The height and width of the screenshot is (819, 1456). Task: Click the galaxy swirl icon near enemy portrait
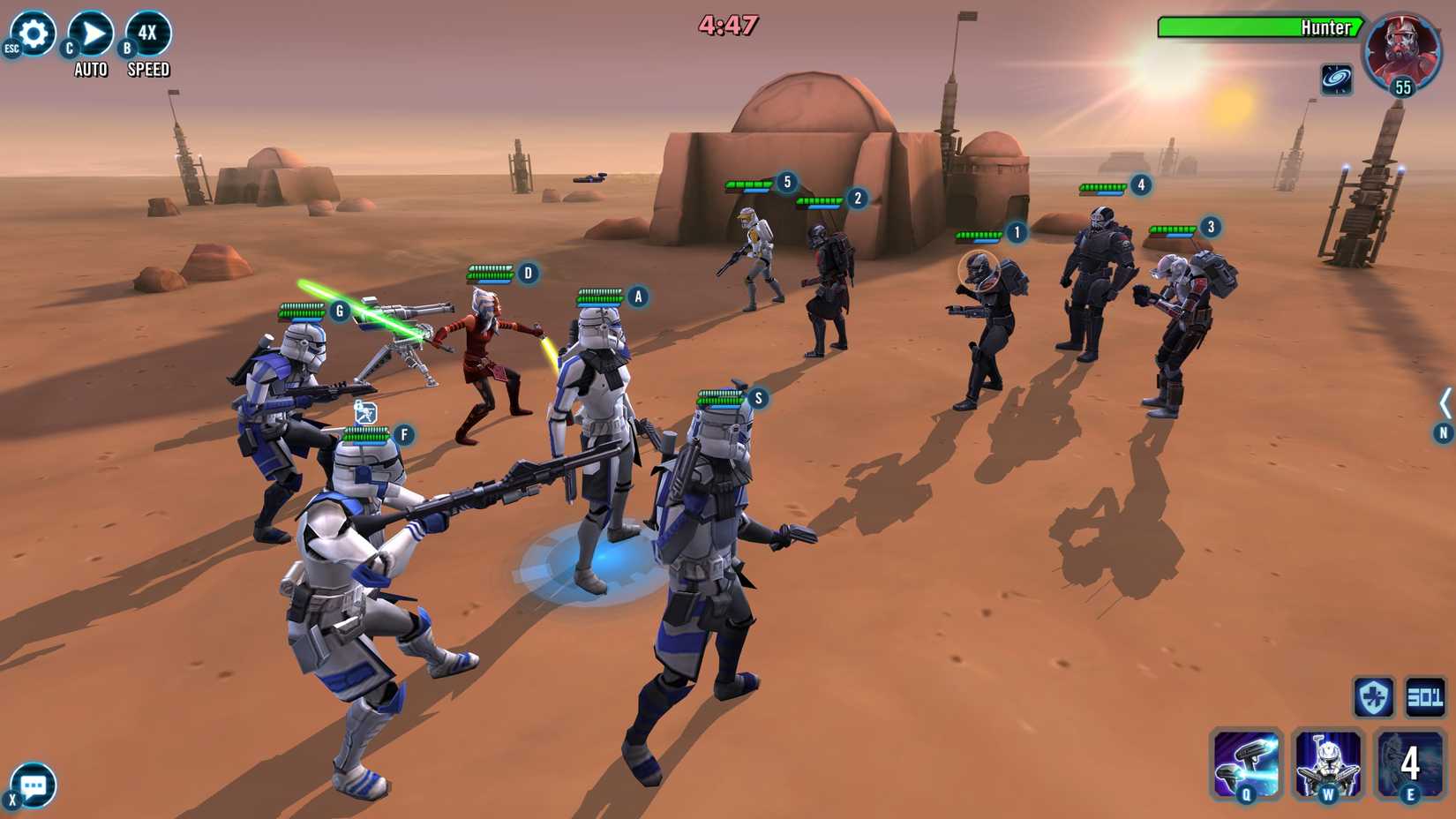click(x=1337, y=79)
